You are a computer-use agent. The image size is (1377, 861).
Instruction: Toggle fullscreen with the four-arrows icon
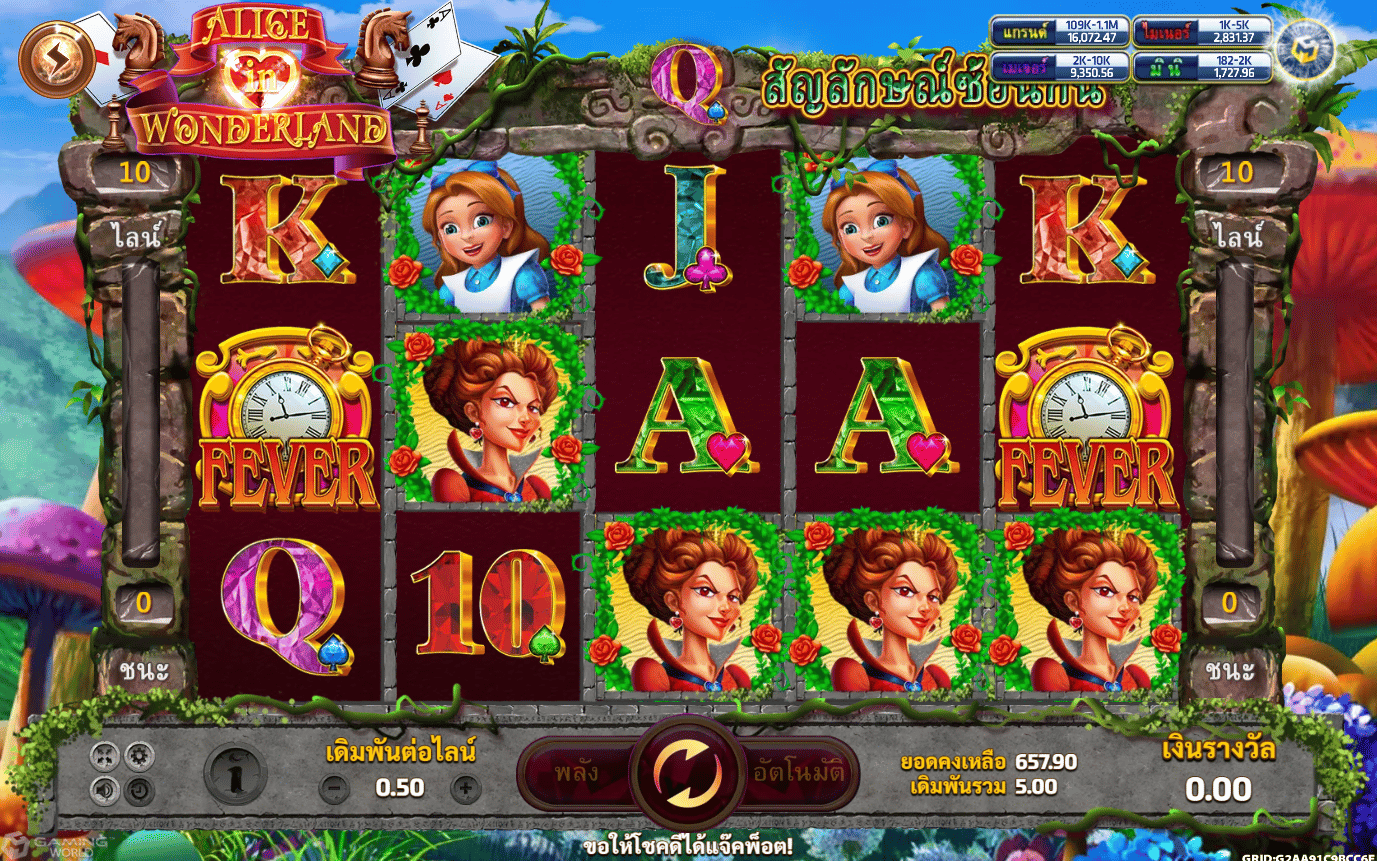pos(104,755)
